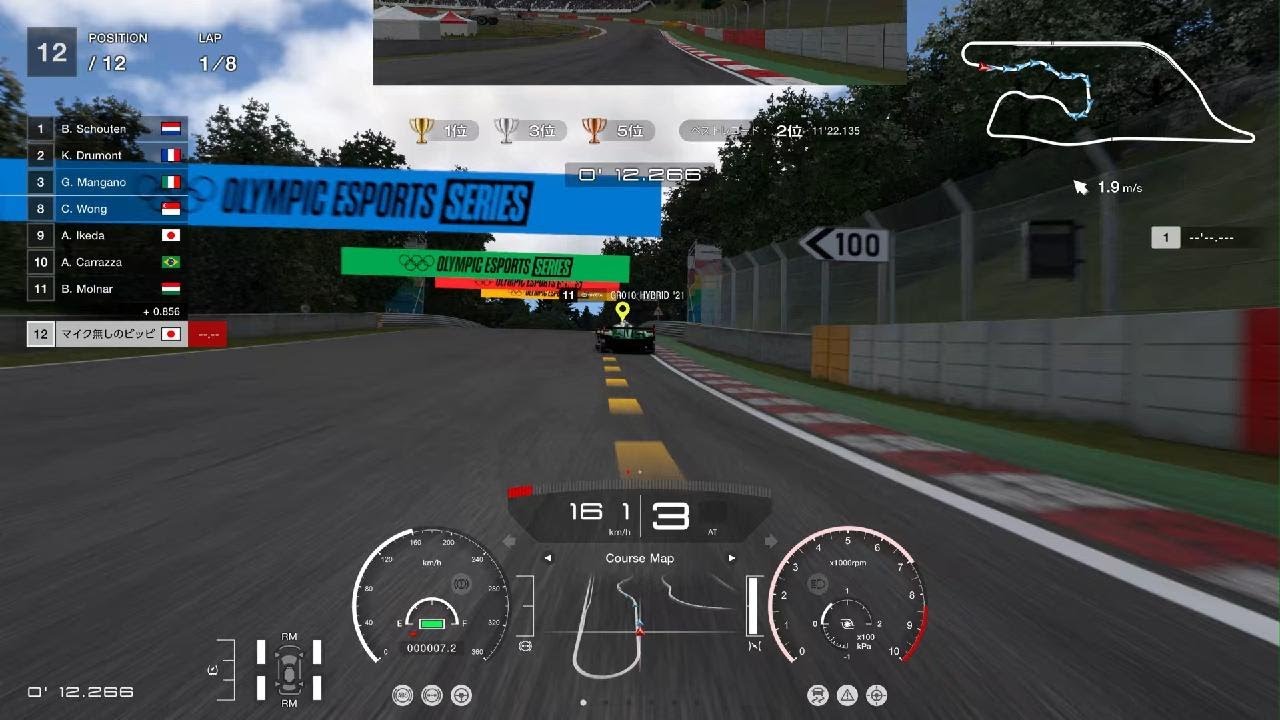Click the left arrow beside Course Map
Image resolution: width=1280 pixels, height=720 pixels.
pos(548,558)
